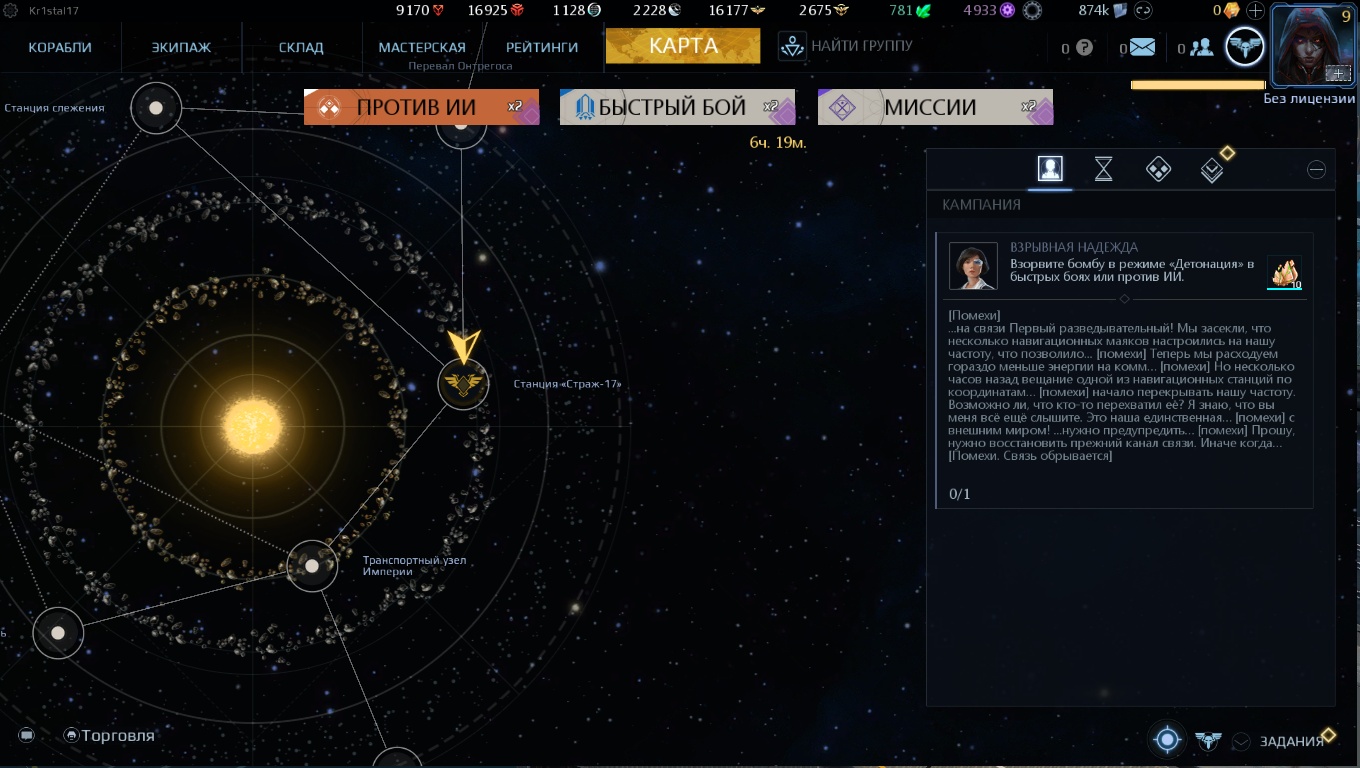The image size is (1360, 768).
Task: View the Рейтинги rankings
Action: (x=542, y=47)
